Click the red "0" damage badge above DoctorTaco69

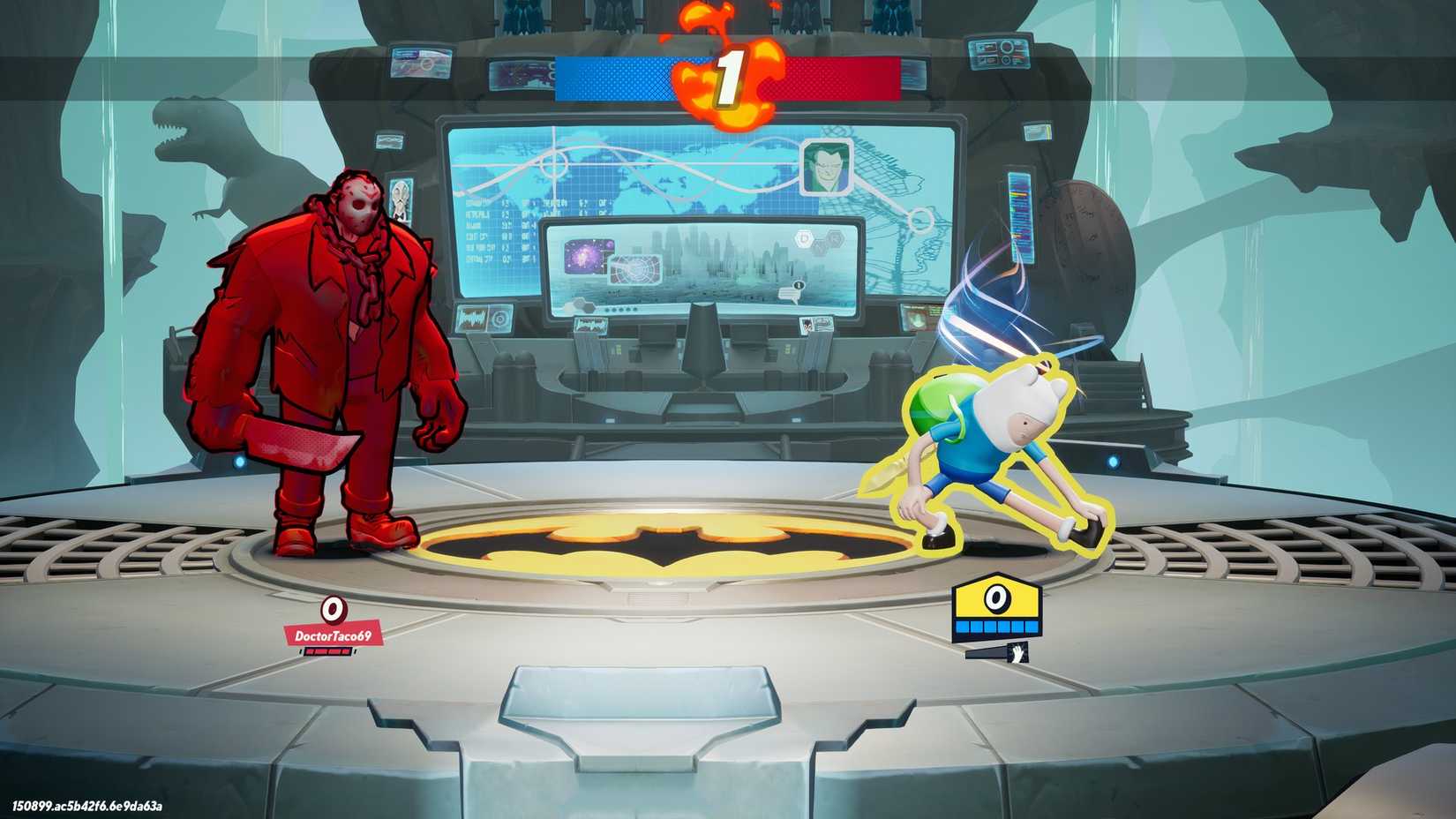click(x=333, y=611)
